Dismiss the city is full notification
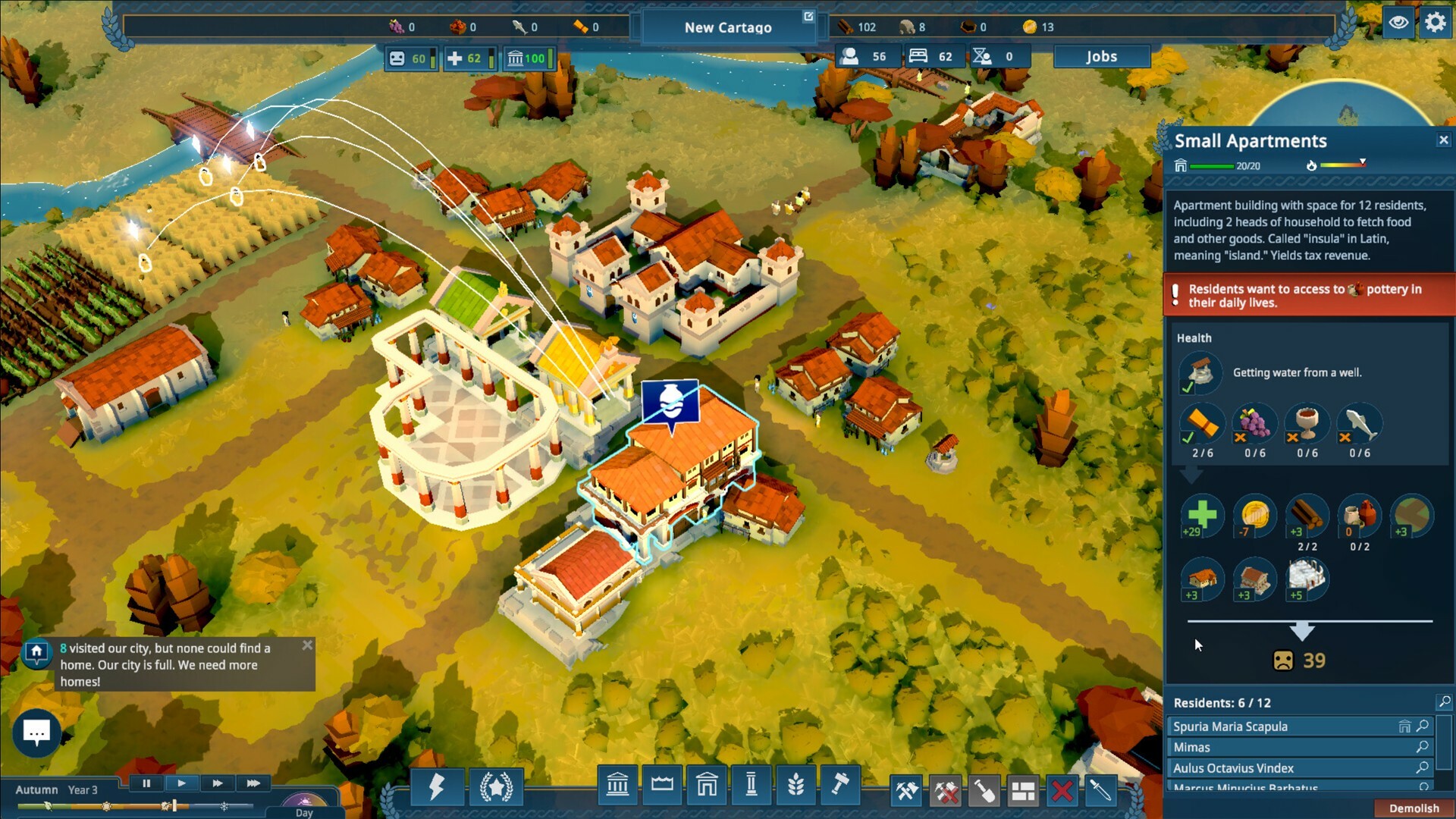Screen dimensions: 1456x819 pos(308,645)
